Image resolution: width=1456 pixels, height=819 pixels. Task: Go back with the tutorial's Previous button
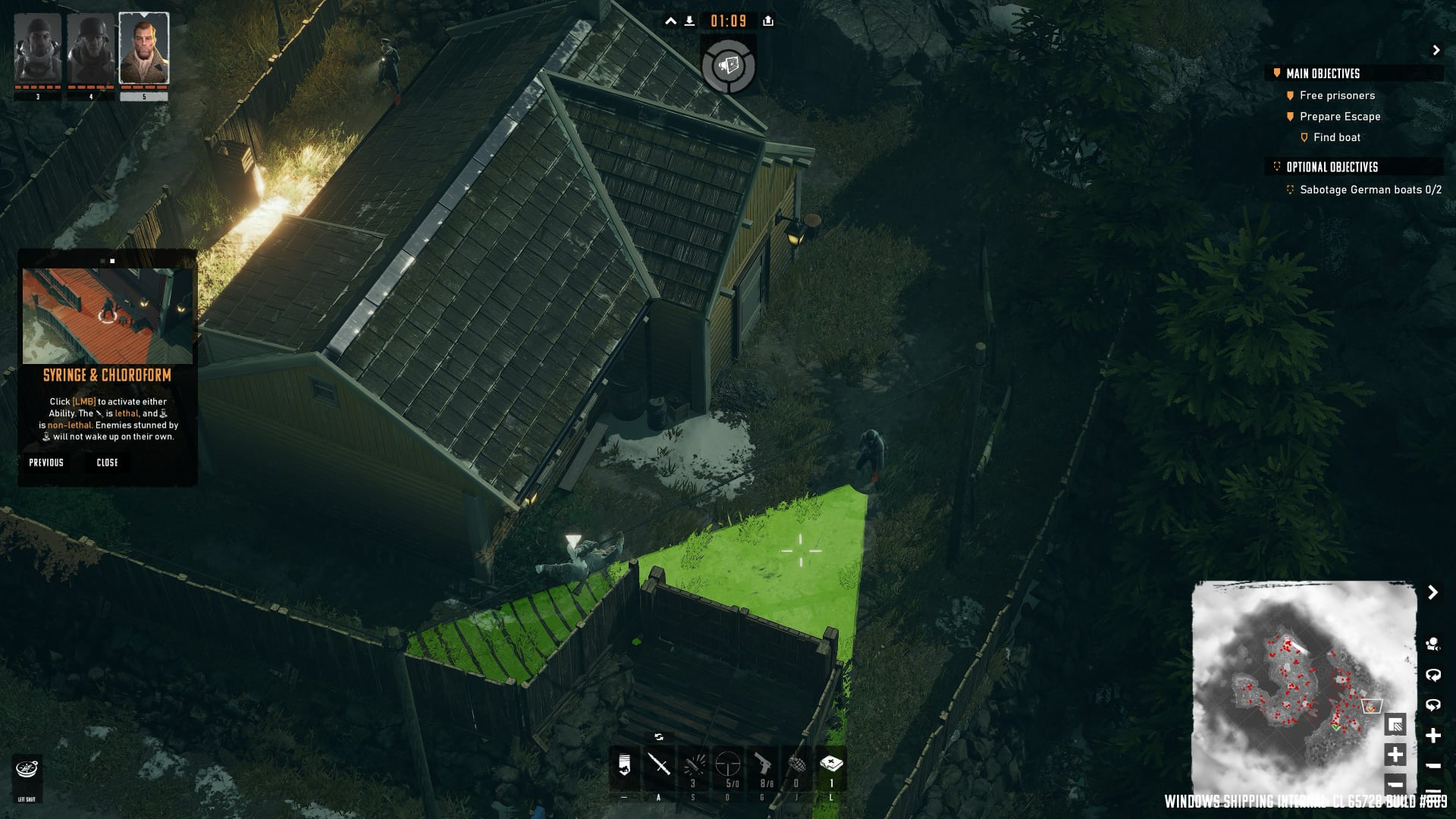46,463
